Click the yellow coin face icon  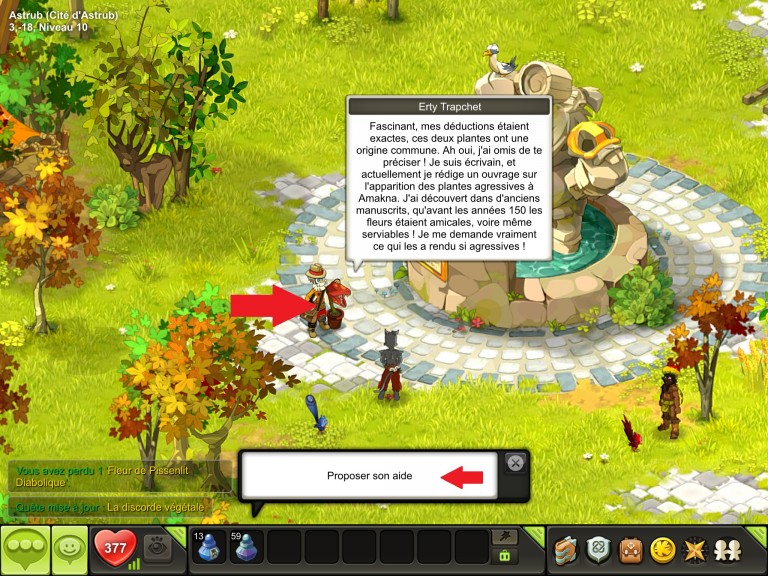[x=661, y=549]
